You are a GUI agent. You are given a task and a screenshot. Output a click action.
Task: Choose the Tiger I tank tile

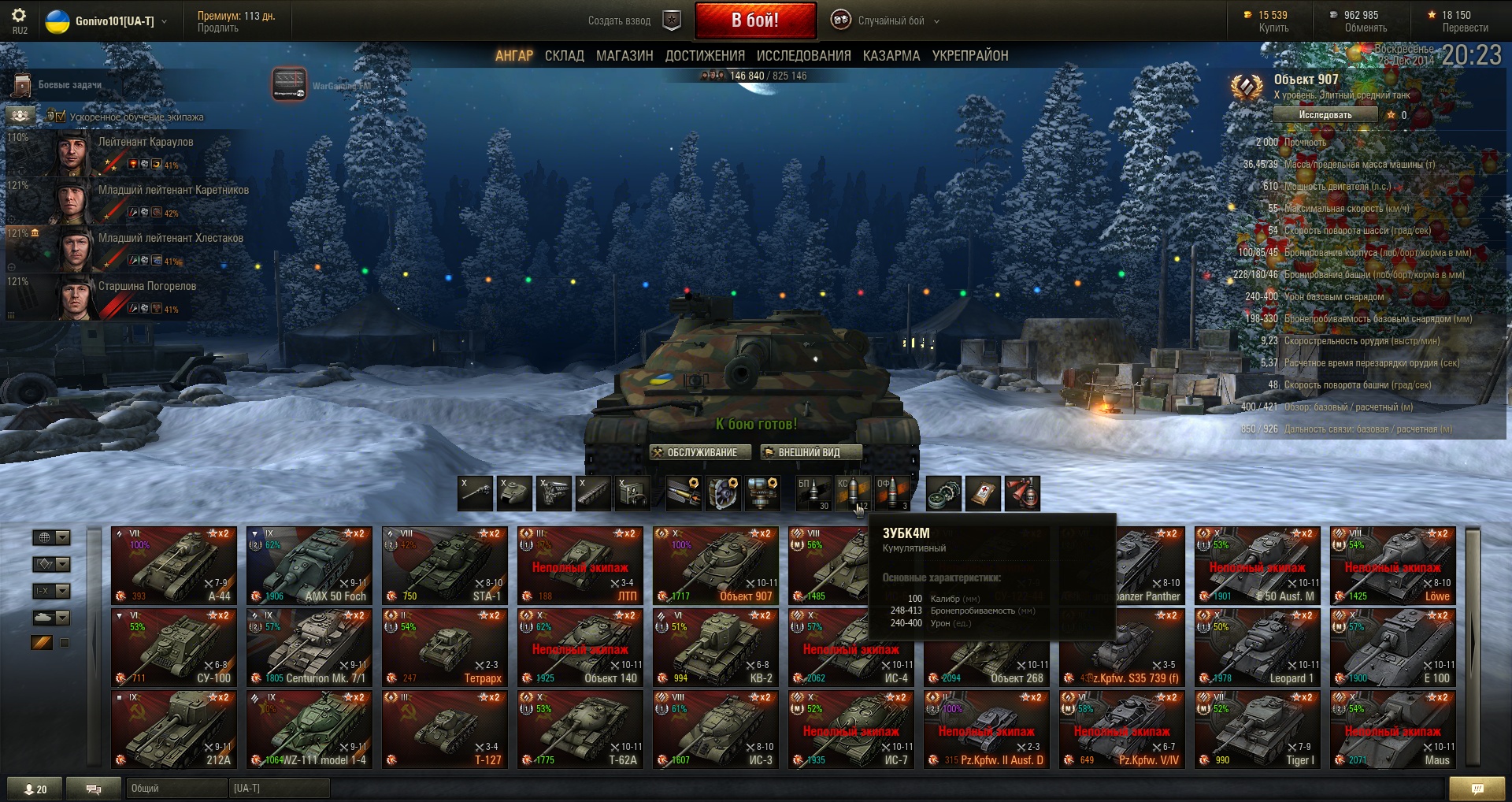1257,730
